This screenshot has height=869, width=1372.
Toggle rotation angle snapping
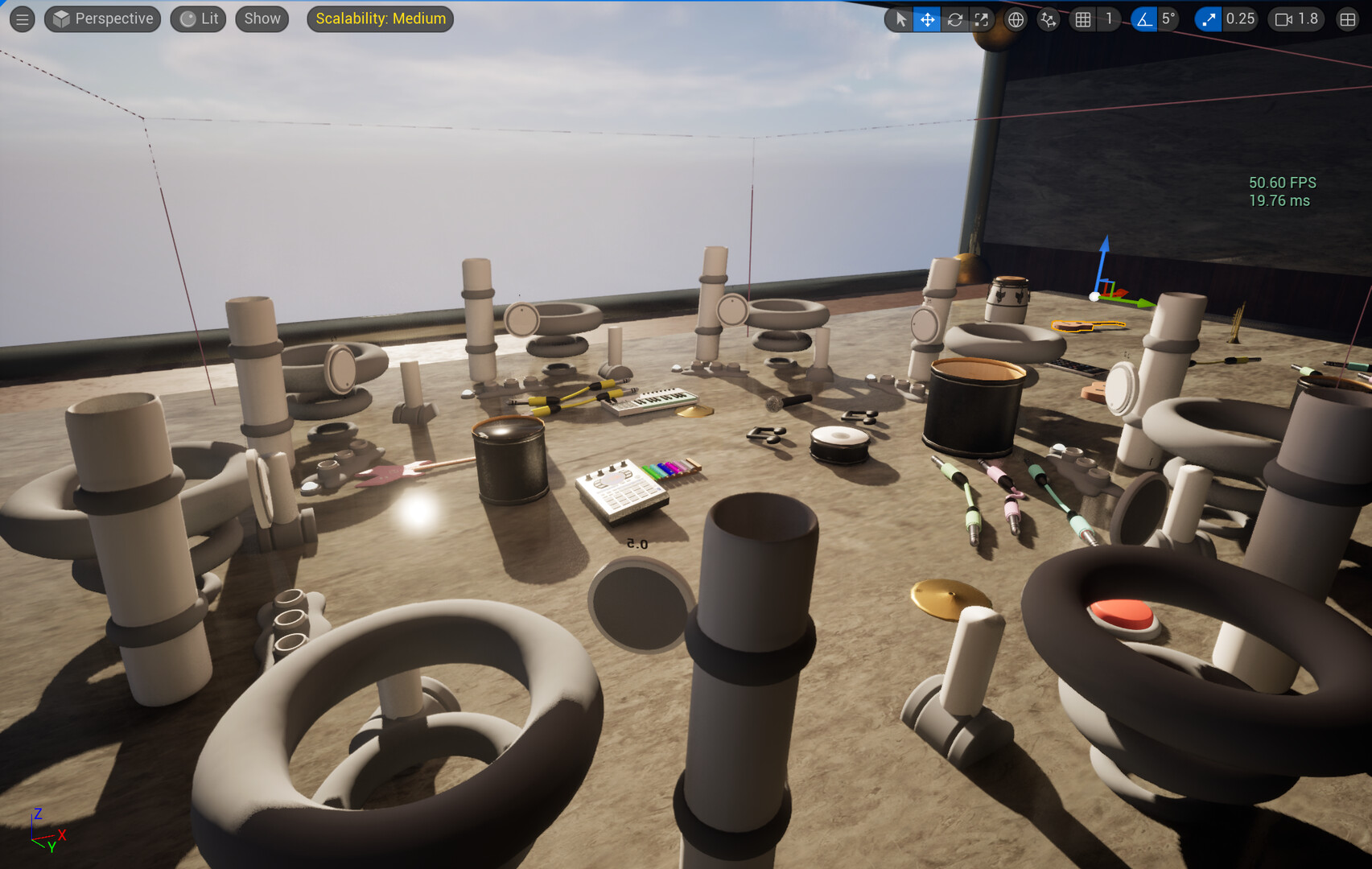tap(1146, 19)
